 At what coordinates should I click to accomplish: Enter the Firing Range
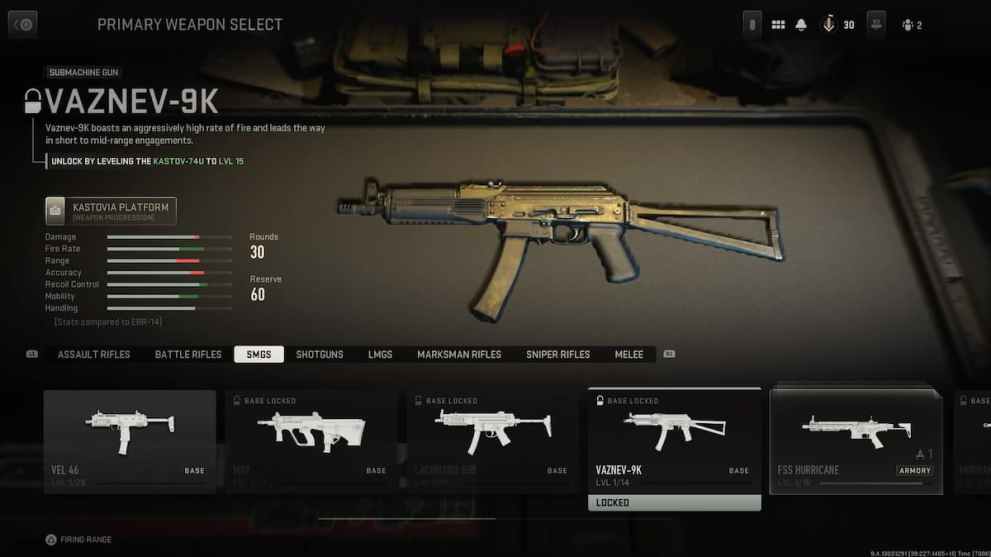[79, 540]
